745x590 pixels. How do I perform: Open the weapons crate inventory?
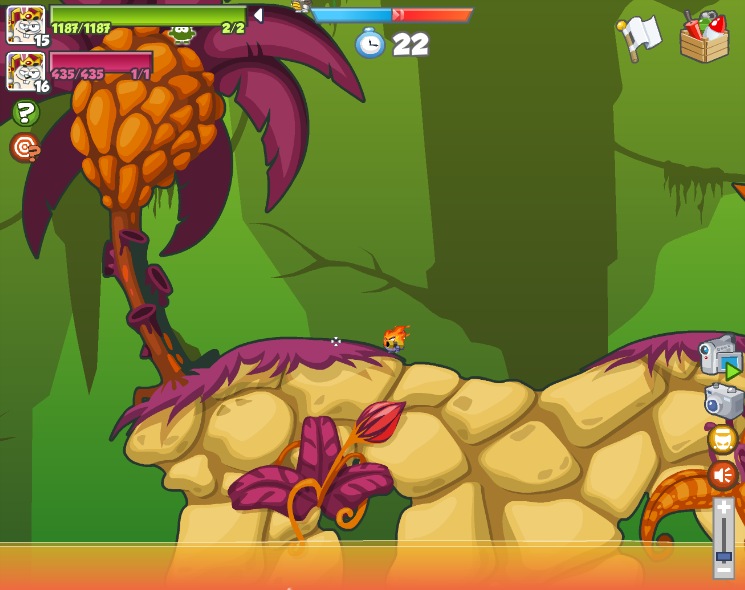[704, 37]
